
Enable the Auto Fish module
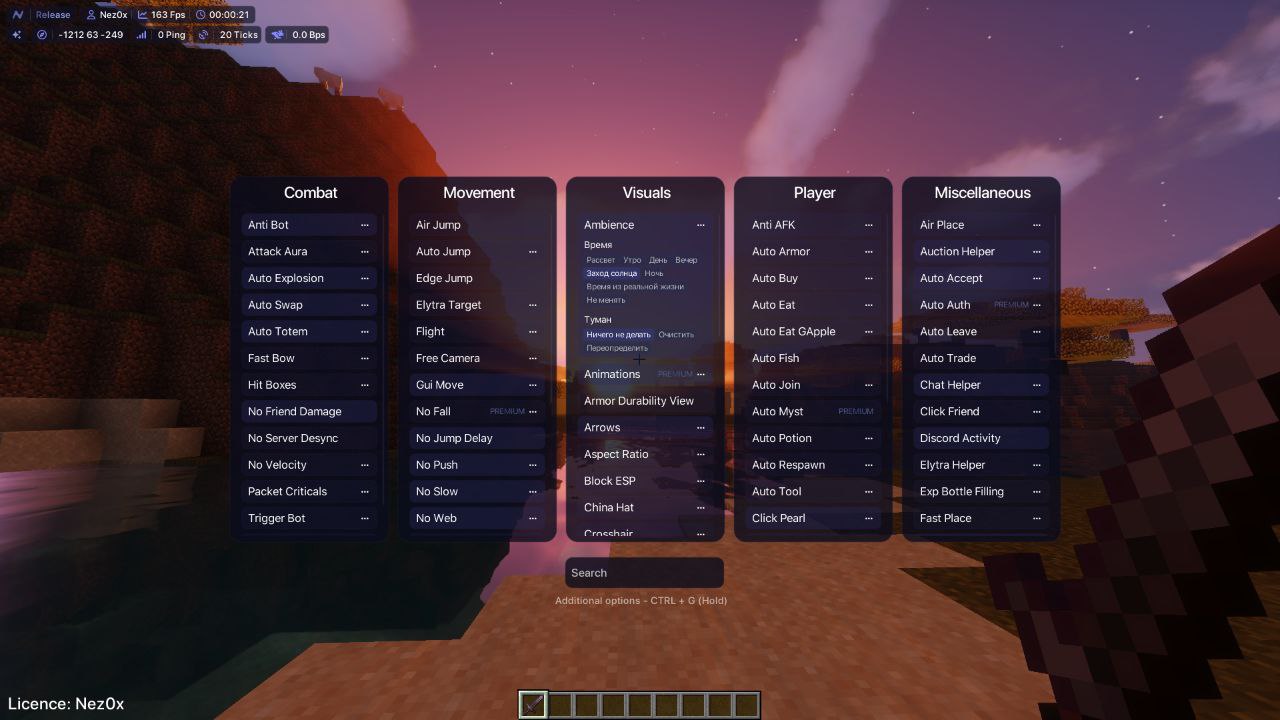[775, 358]
